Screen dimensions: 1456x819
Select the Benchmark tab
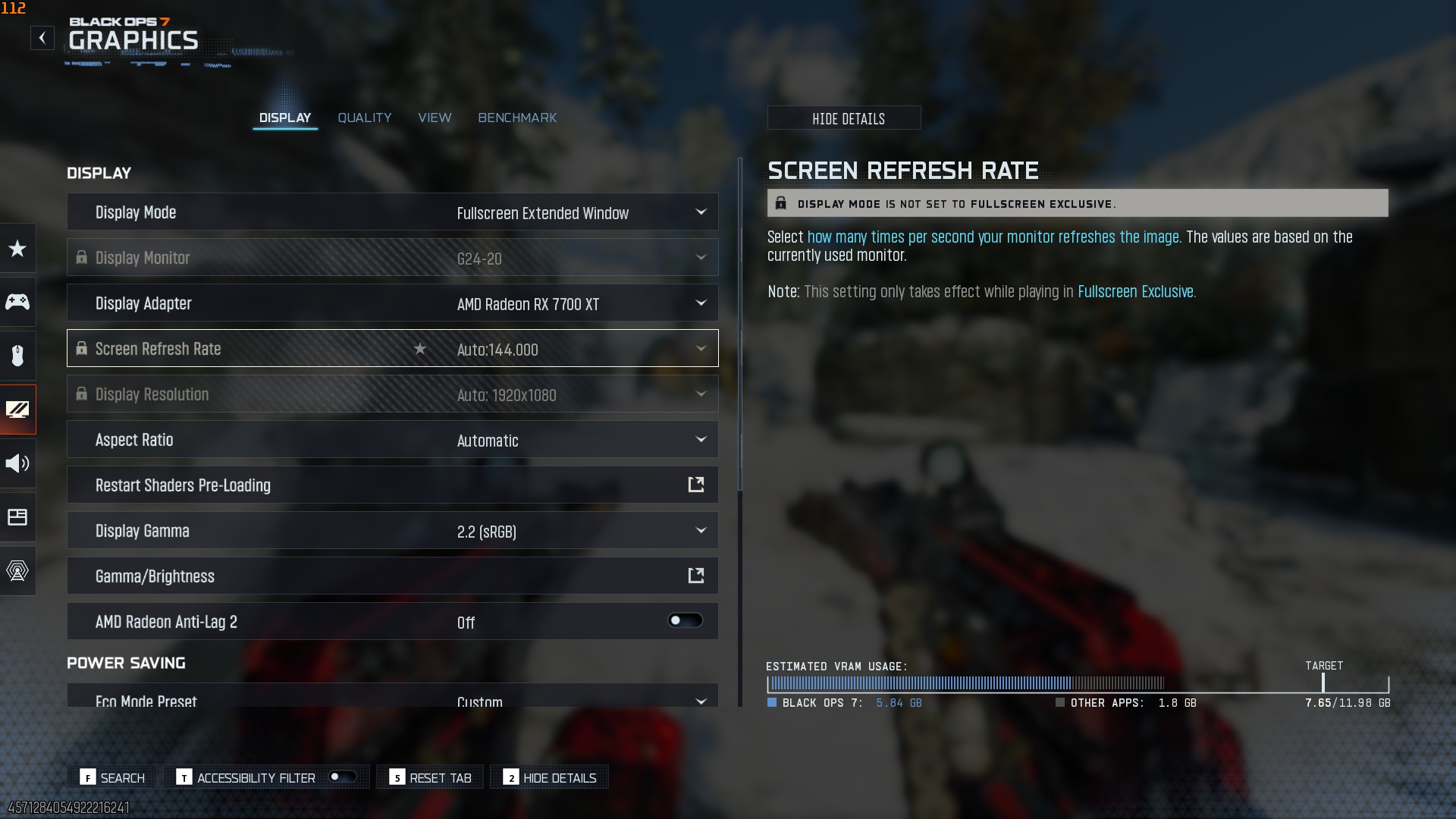click(517, 118)
